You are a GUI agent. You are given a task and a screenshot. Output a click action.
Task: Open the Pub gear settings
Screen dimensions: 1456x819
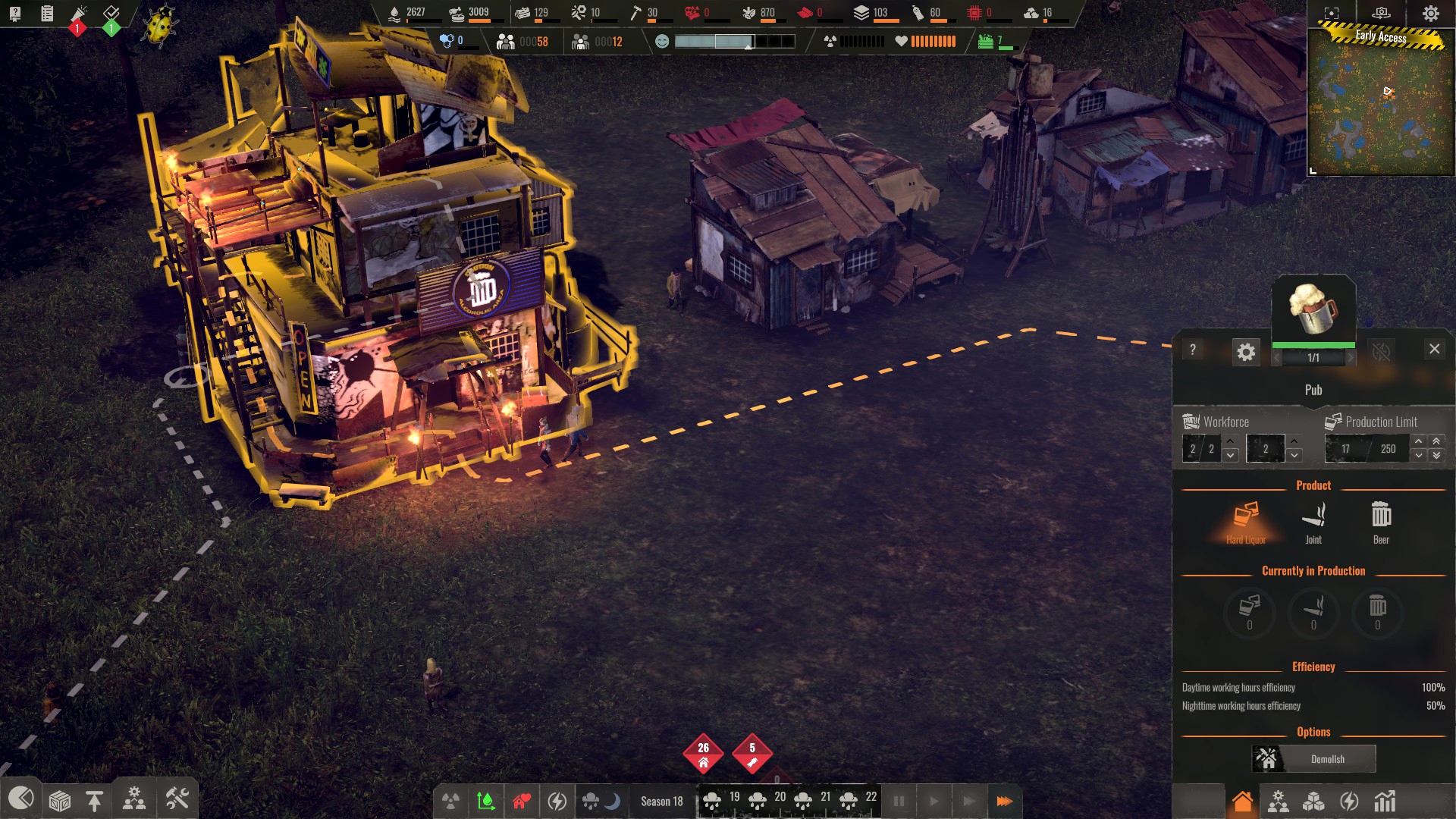(1246, 352)
